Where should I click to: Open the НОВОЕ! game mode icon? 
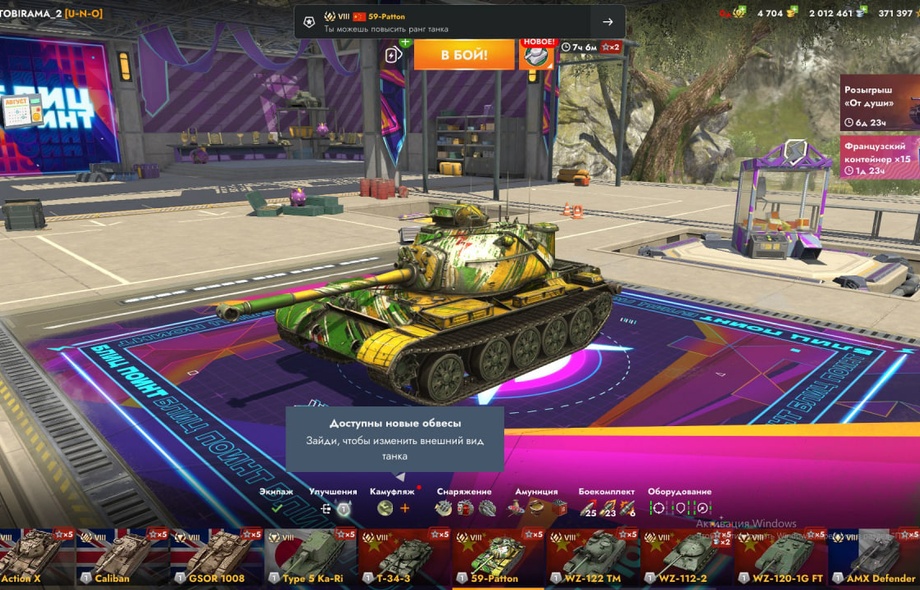[x=536, y=54]
